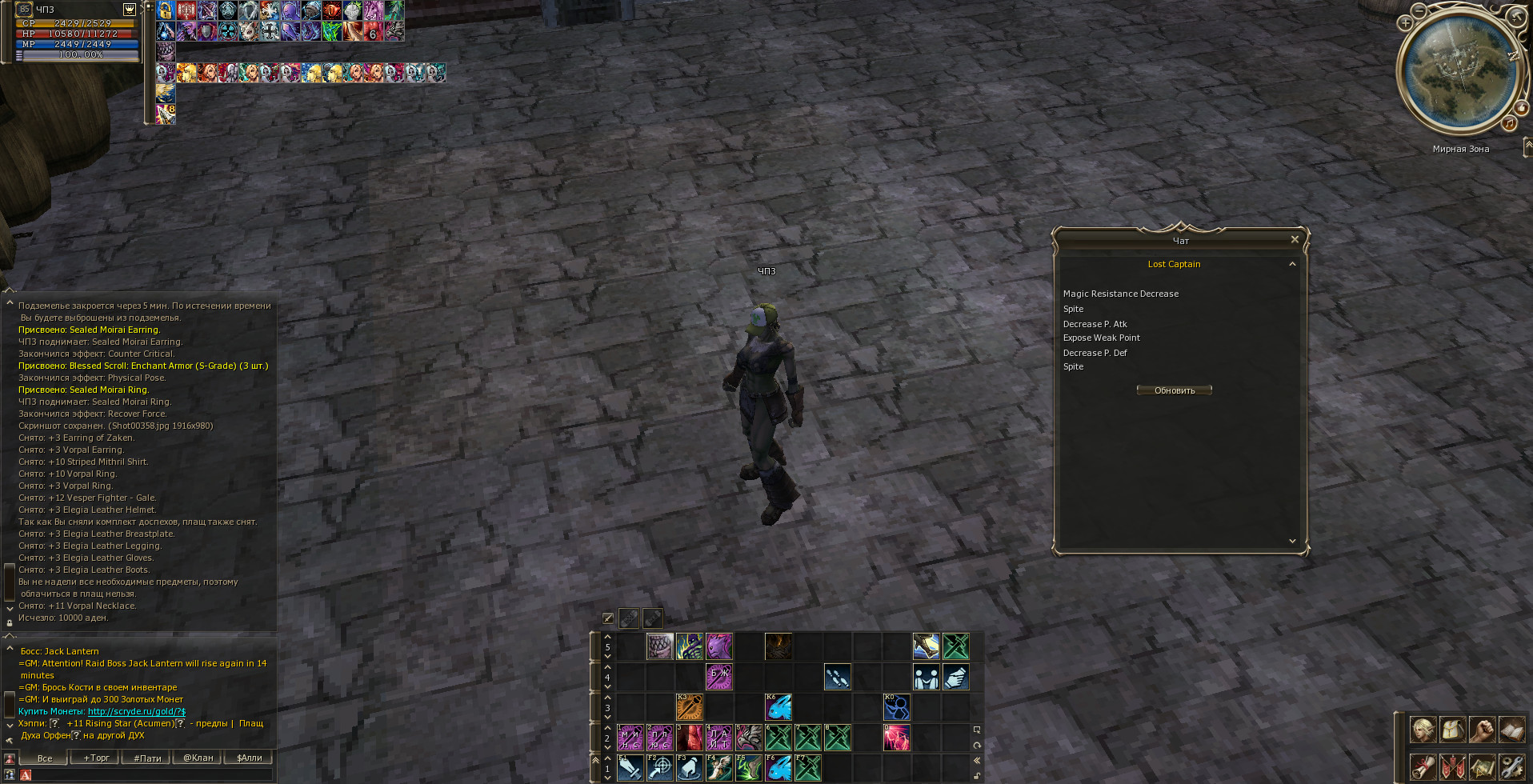Open the scryde.ru gold link in chat
This screenshot has width=1533, height=784.
point(136,711)
